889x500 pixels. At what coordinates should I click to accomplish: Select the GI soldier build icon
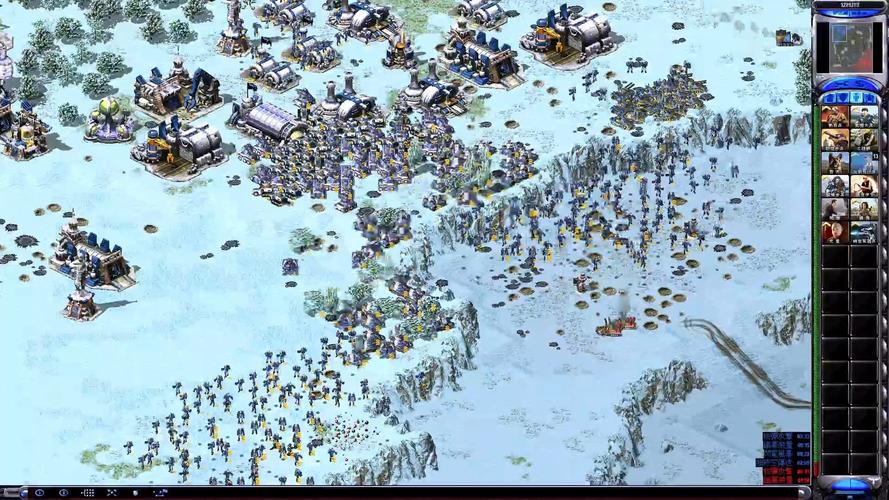[835, 117]
